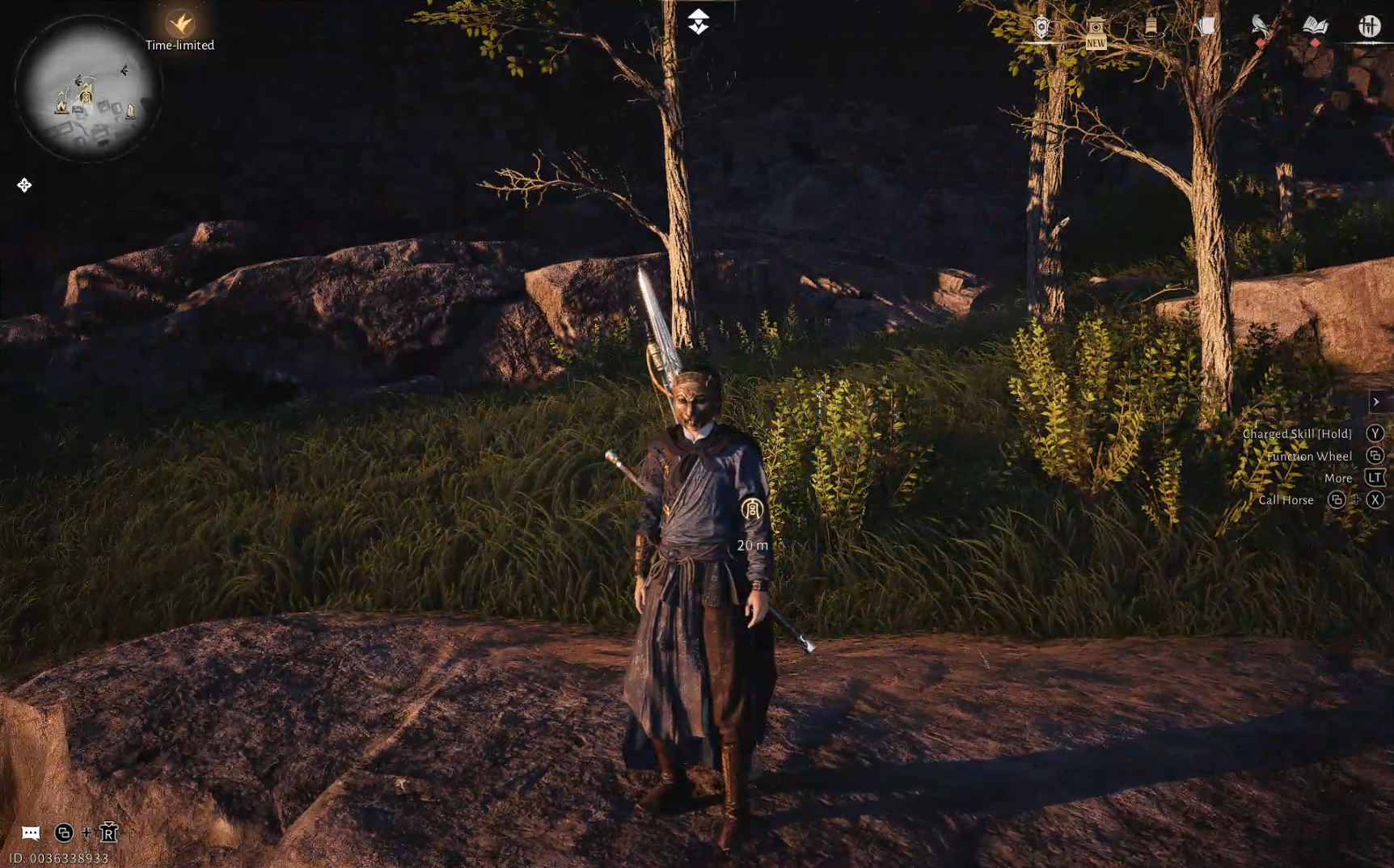Click the R badge icon bottom-left
The height and width of the screenshot is (868, 1394).
pyautogui.click(x=108, y=832)
